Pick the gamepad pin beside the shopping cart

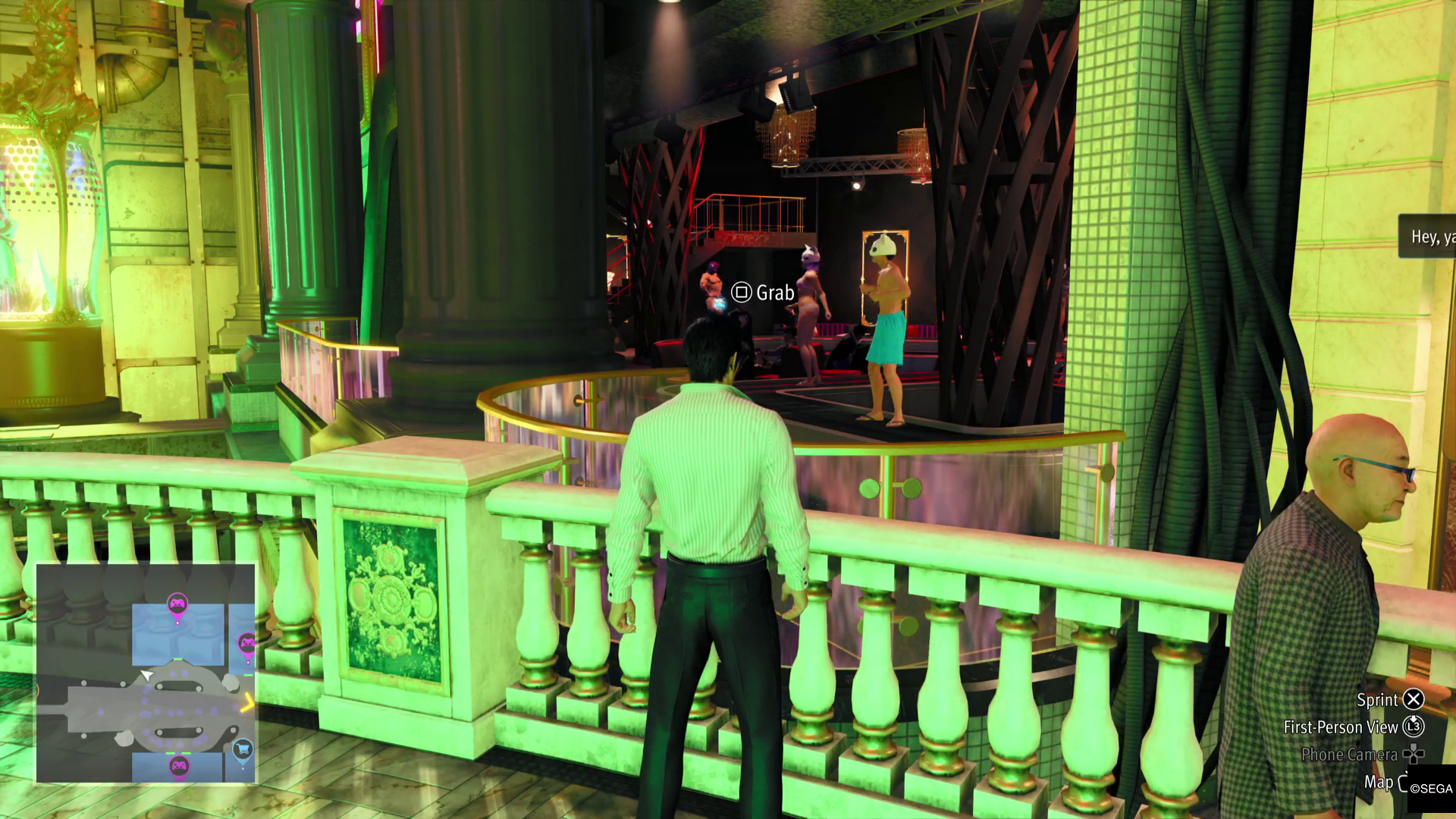(x=179, y=766)
